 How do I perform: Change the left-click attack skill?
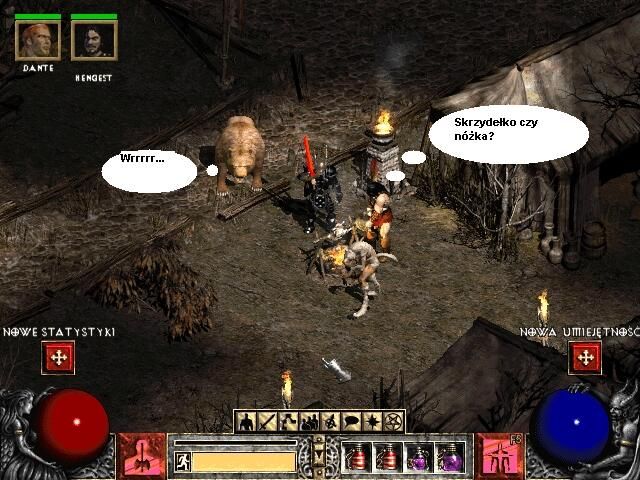click(141, 455)
